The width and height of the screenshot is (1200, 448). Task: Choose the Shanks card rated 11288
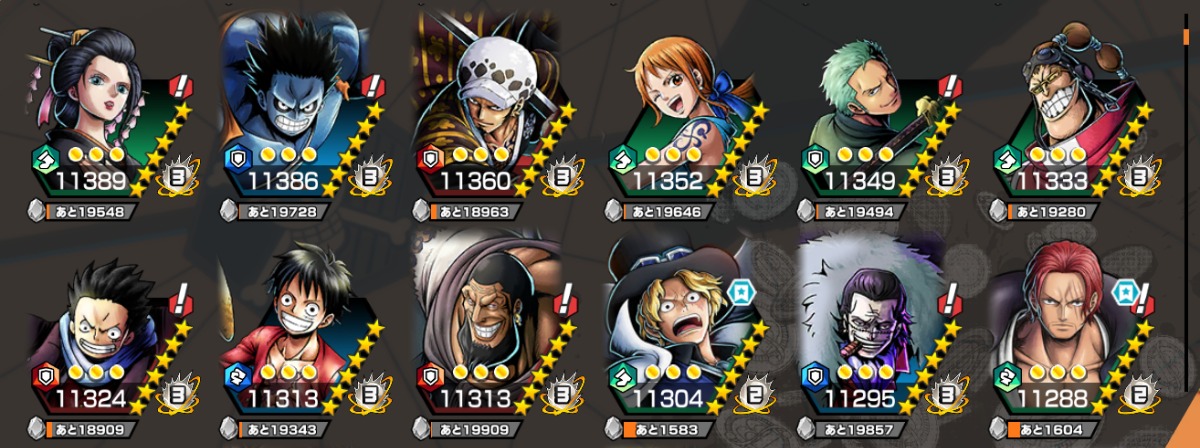1075,335
